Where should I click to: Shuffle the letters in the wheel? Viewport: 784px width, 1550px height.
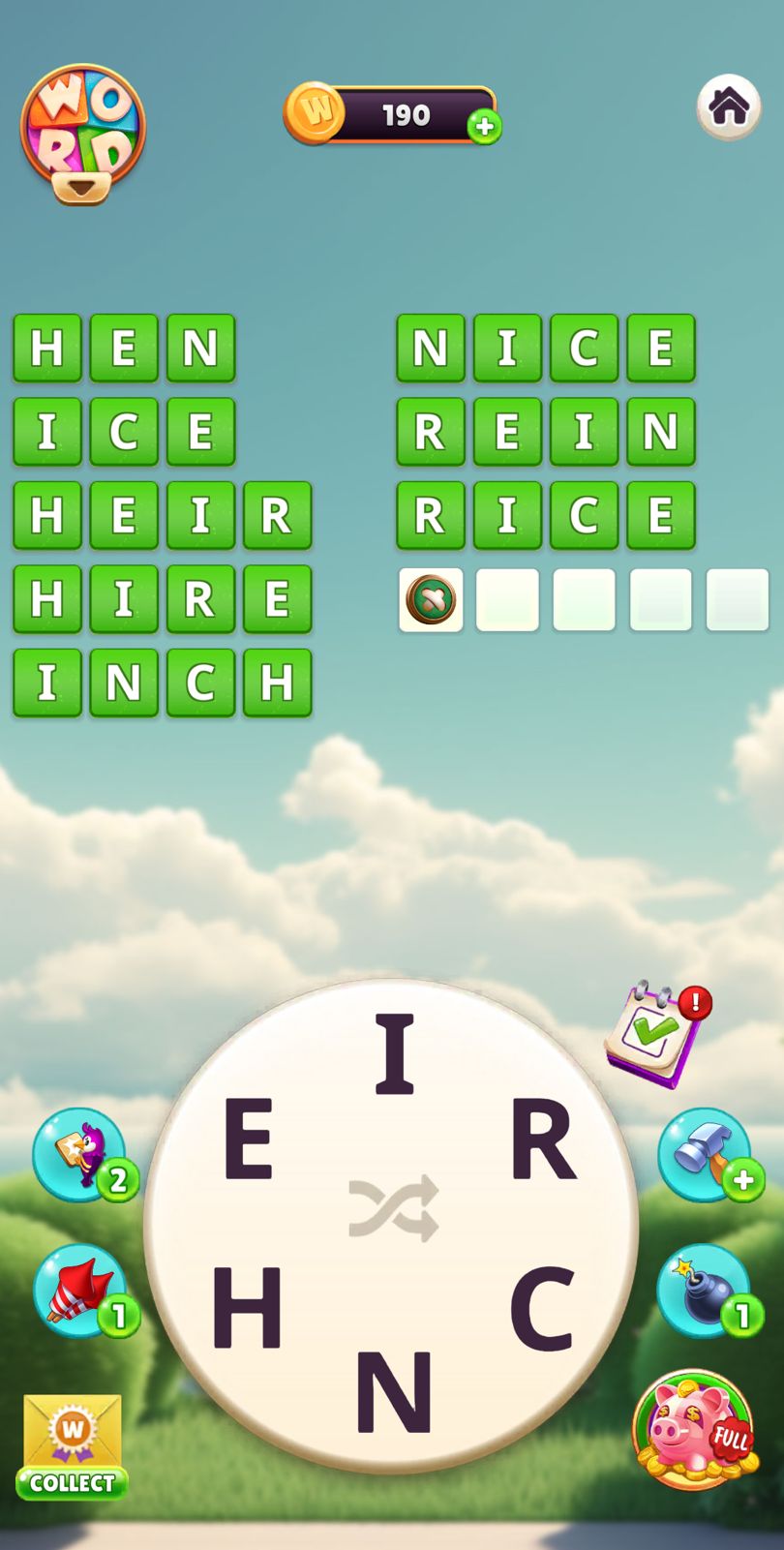[x=394, y=1208]
